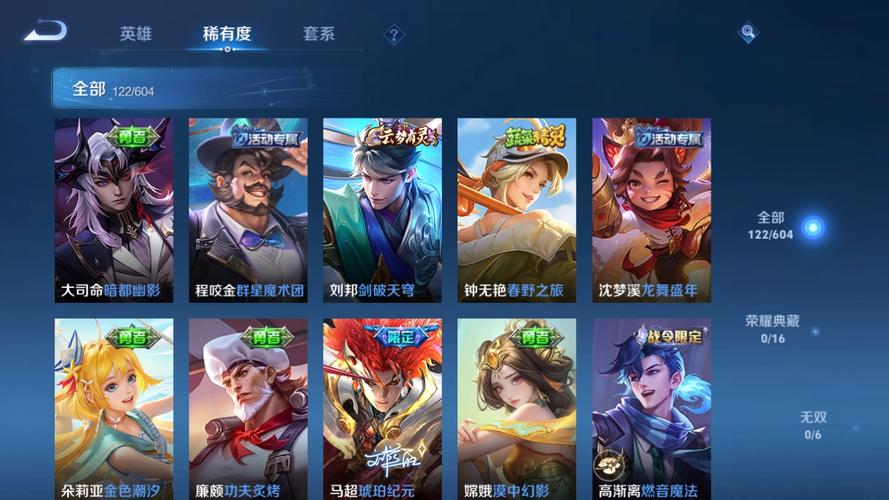This screenshot has width=889, height=500.
Task: Open the 套系 tab
Action: point(319,34)
